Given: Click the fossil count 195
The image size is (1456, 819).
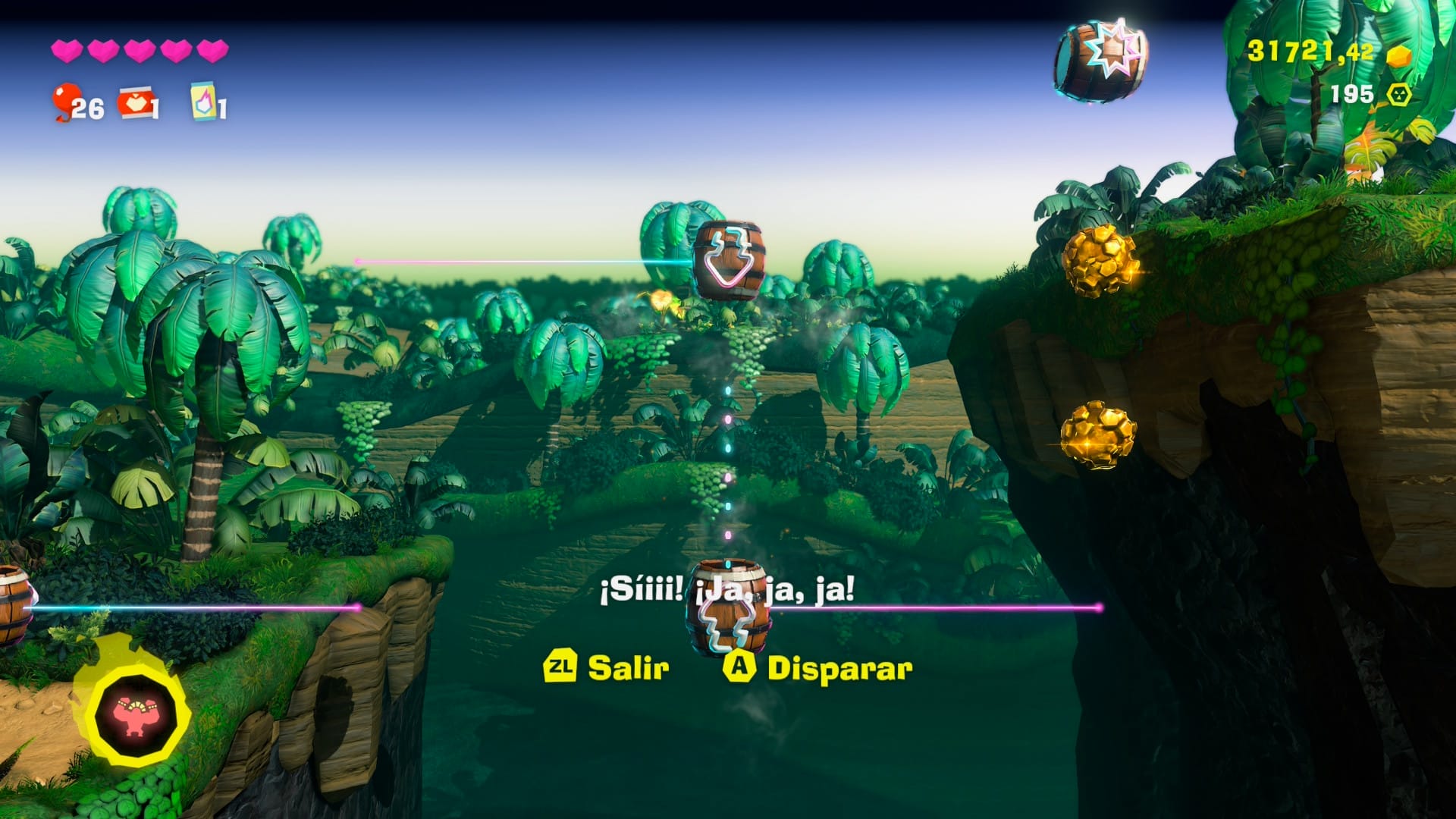Looking at the screenshot, I should [1353, 95].
